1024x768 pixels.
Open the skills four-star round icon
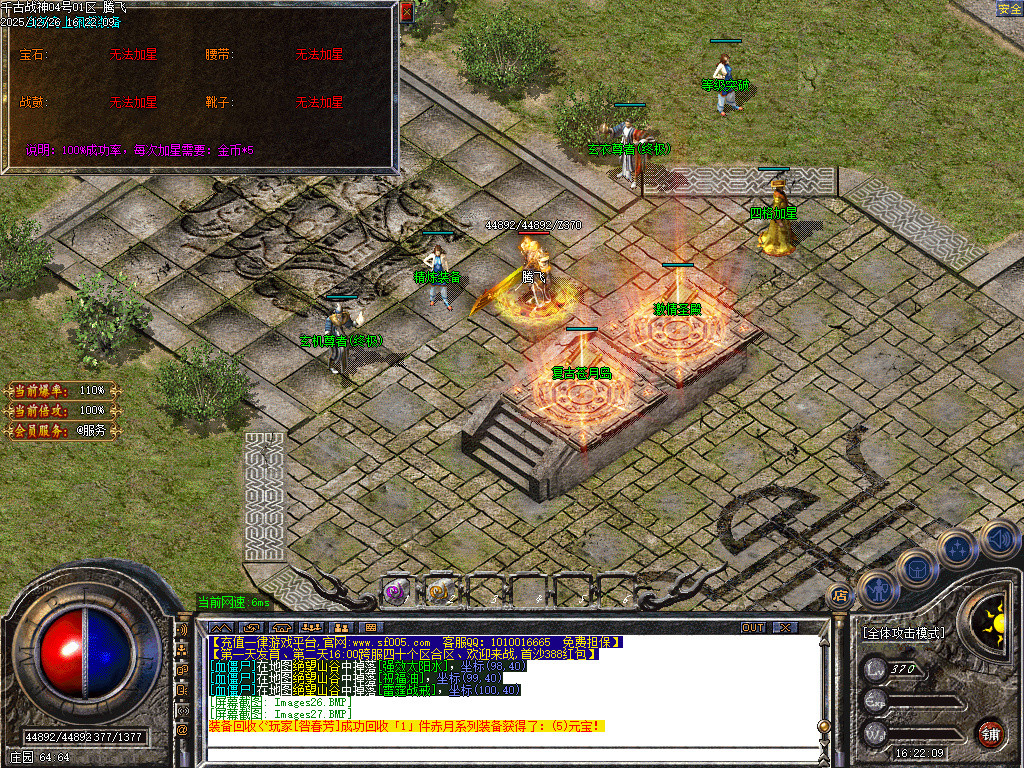click(957, 549)
